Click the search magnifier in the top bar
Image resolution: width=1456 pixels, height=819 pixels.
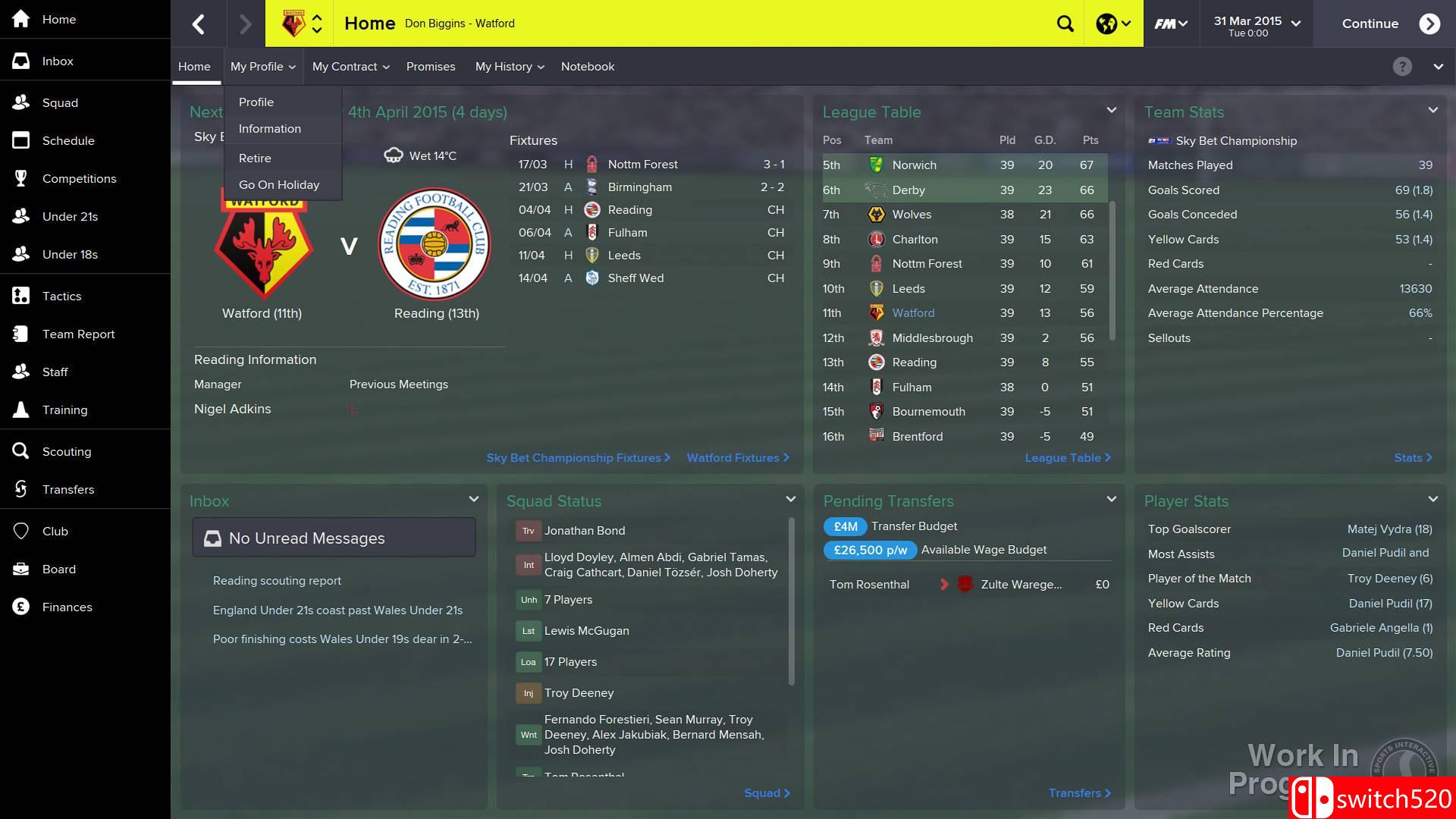(x=1065, y=24)
